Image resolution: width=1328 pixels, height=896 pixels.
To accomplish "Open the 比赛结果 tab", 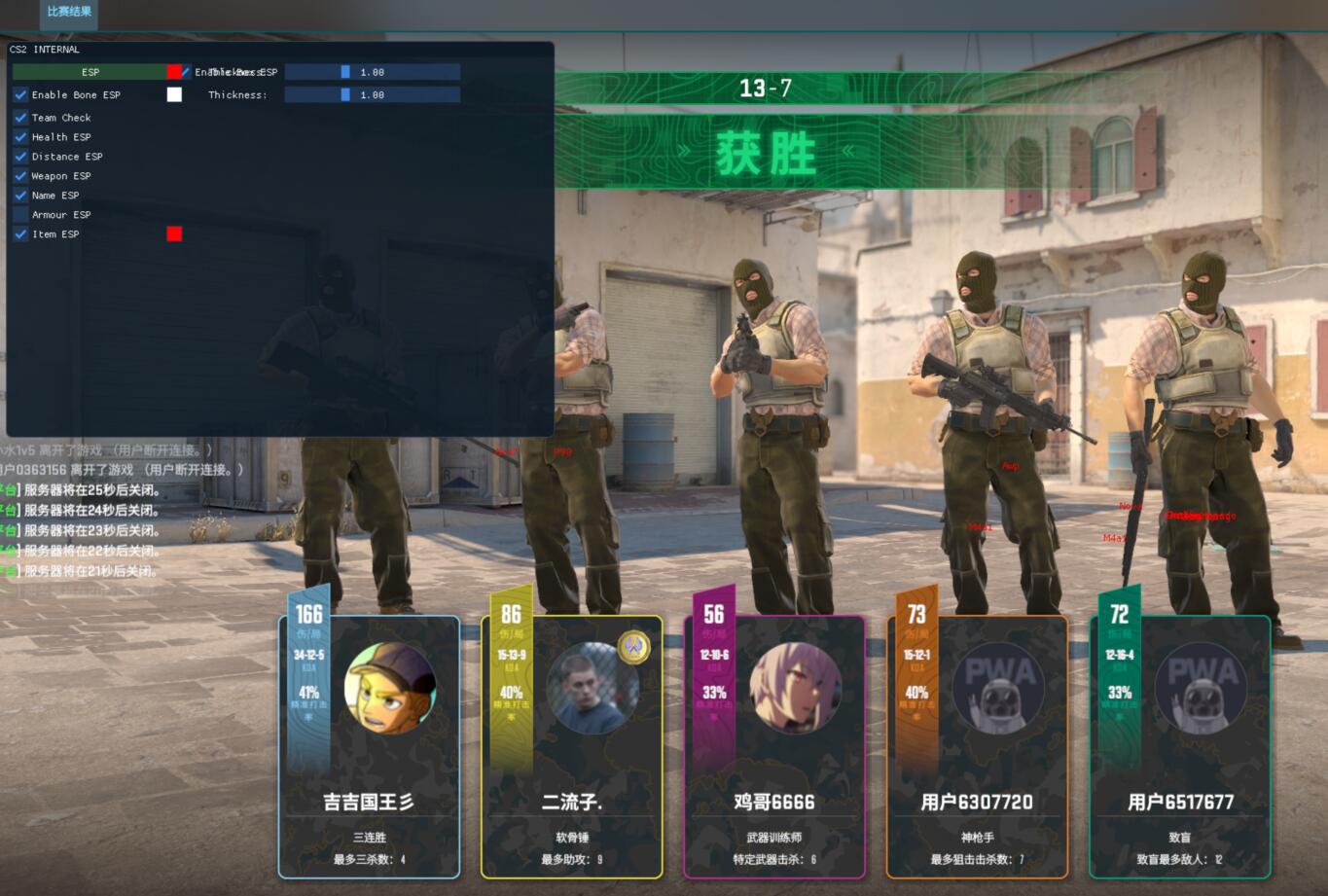I will 69,12.
